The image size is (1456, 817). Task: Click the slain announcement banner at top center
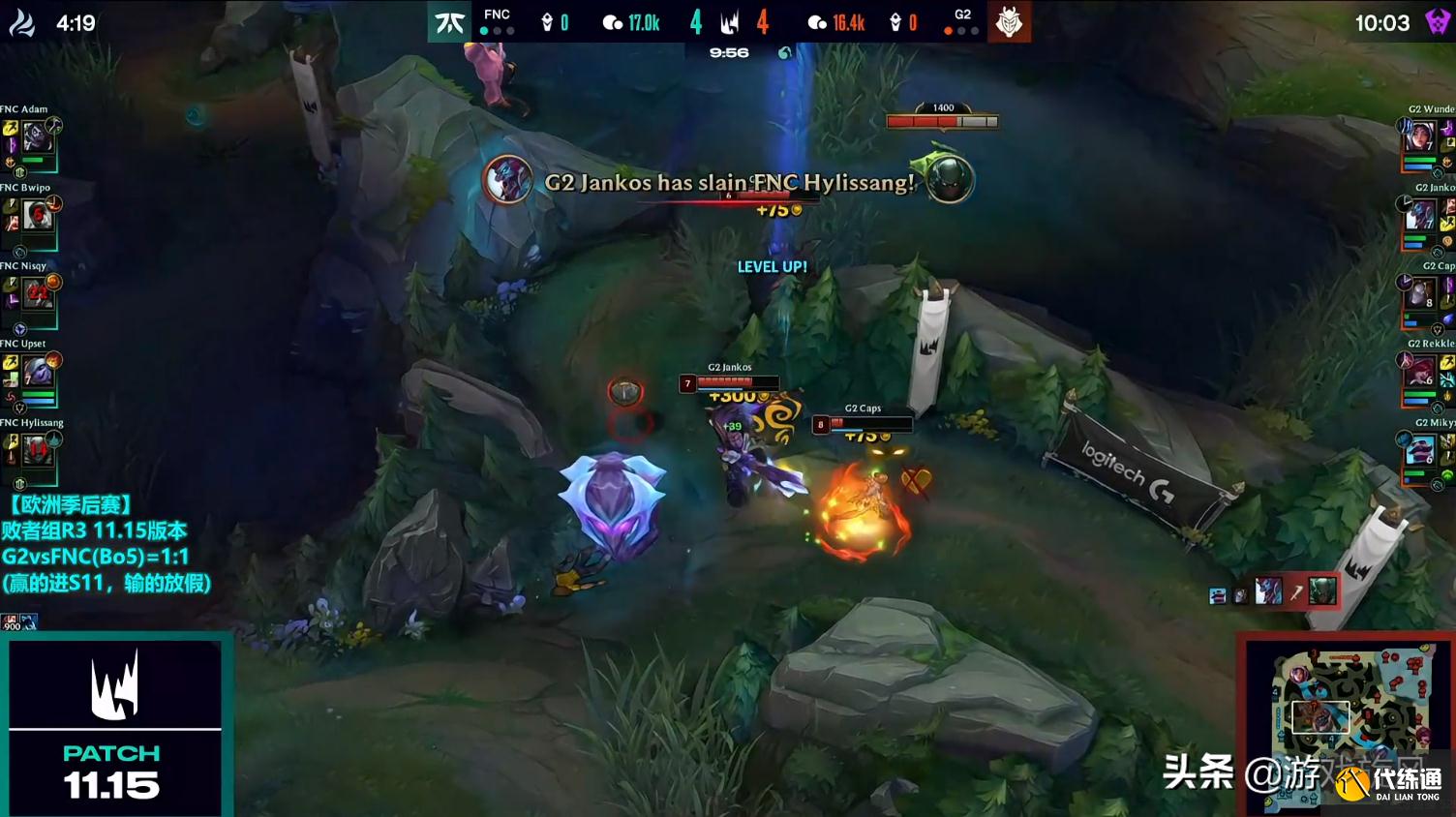[x=728, y=182]
